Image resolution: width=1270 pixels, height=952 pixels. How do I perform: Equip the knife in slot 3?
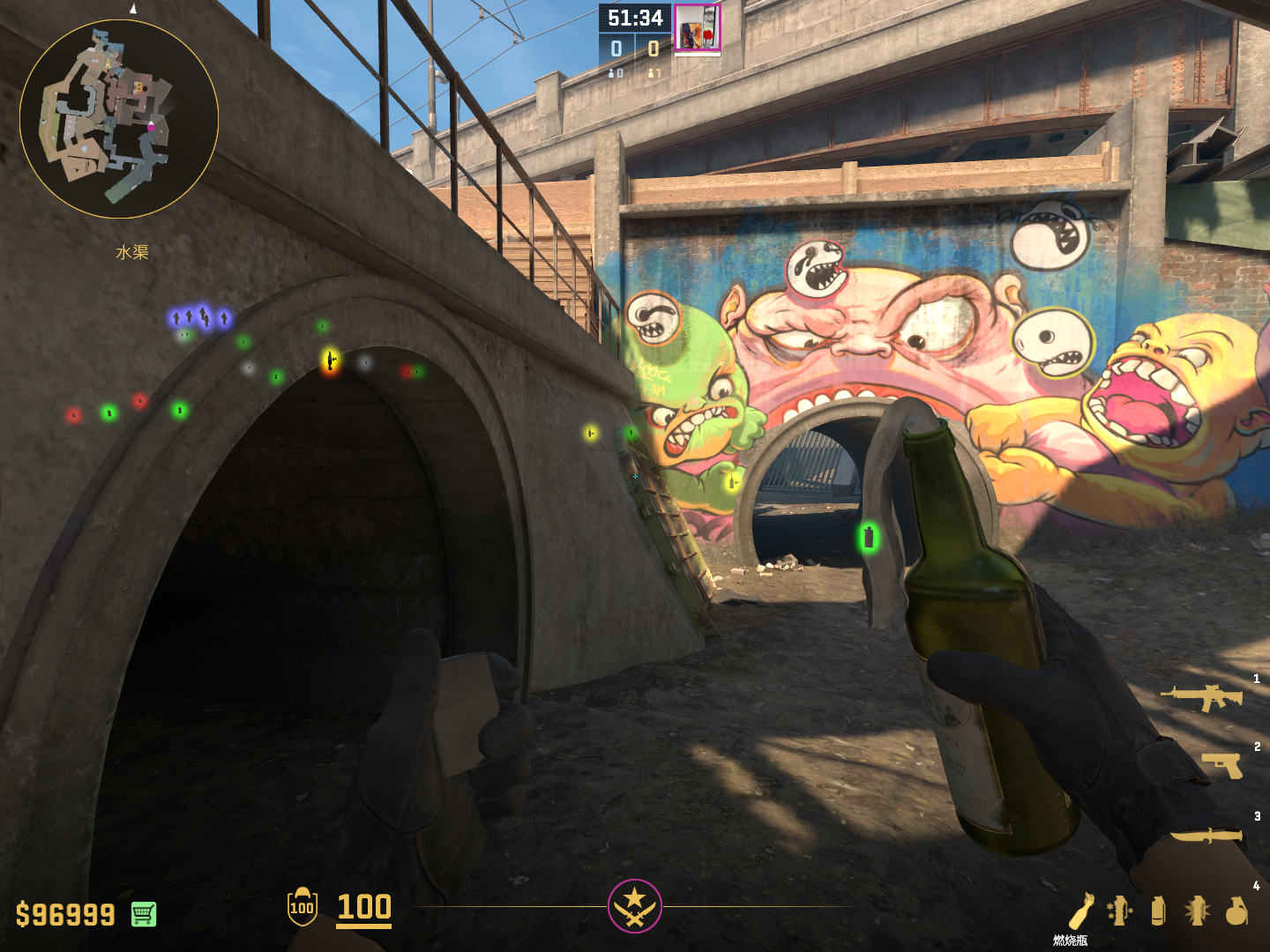pos(1206,835)
